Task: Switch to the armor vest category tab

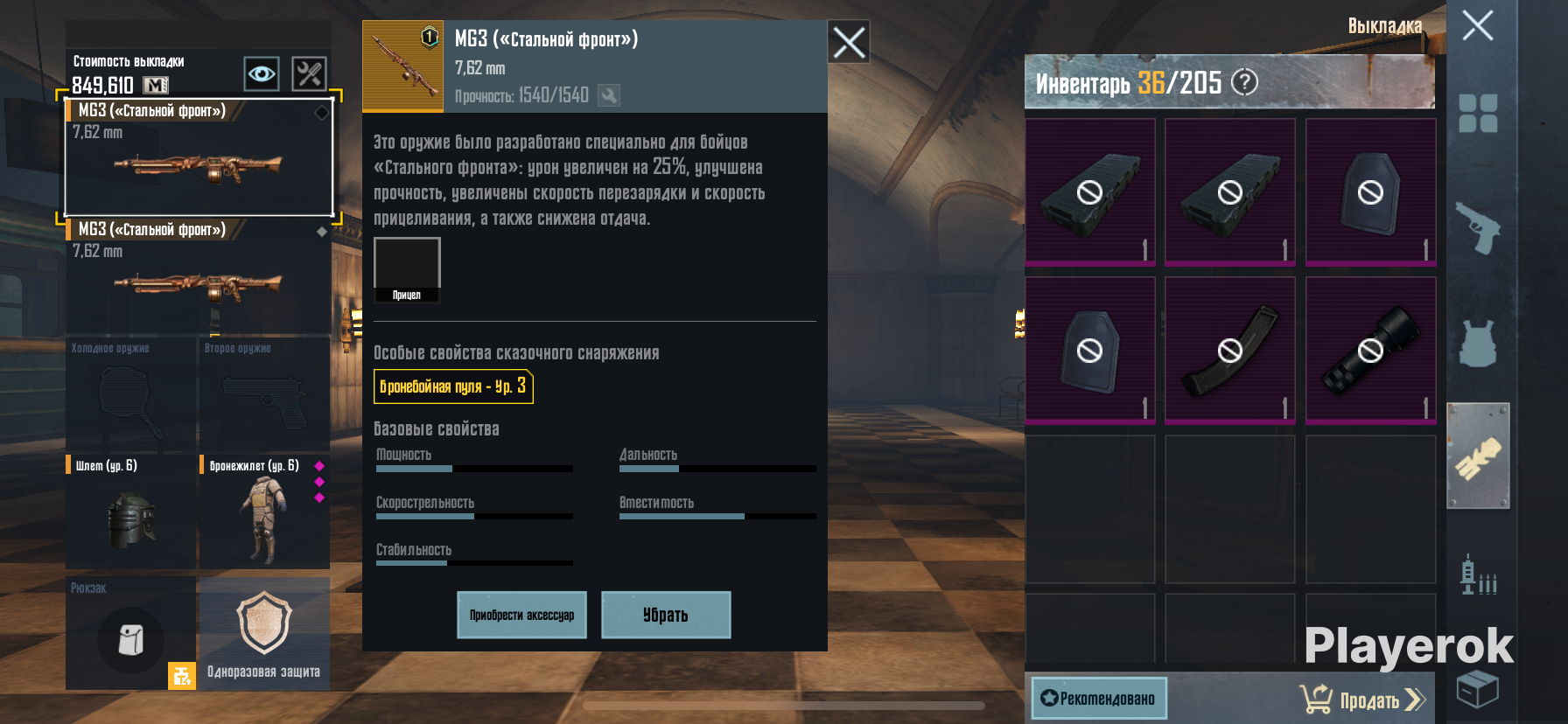Action: (1478, 342)
